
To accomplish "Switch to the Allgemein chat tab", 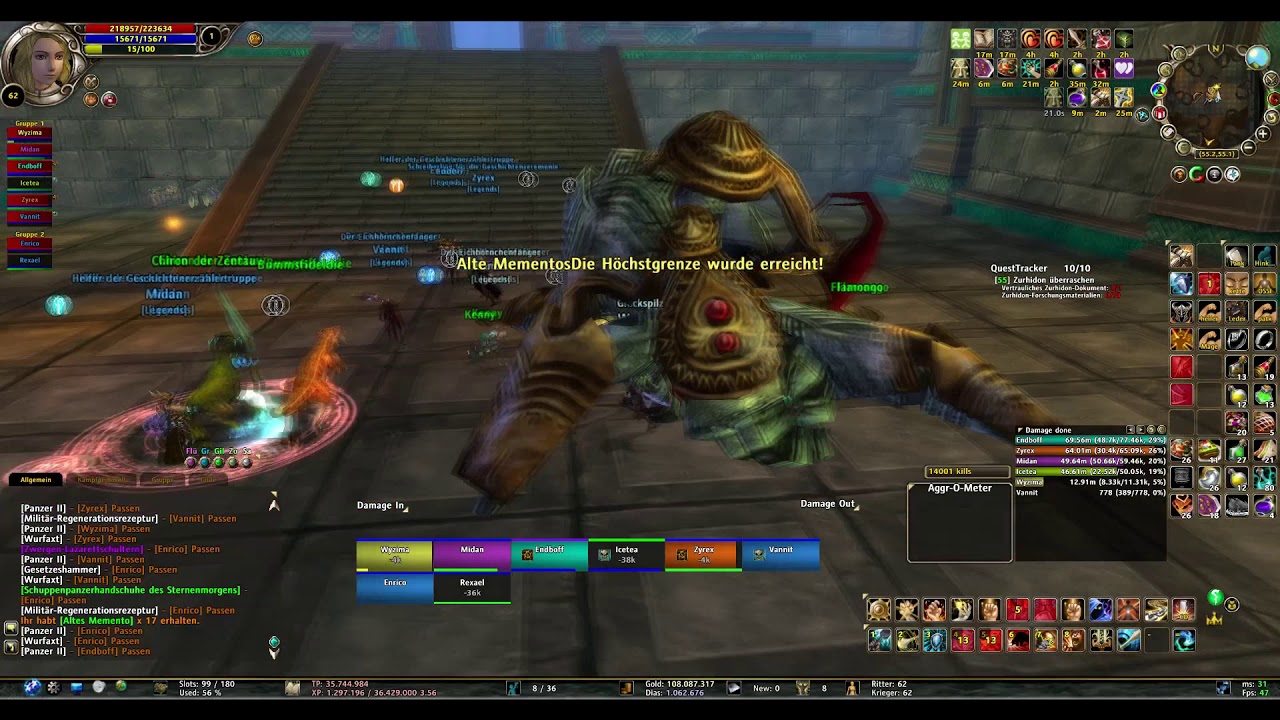I will [x=36, y=480].
